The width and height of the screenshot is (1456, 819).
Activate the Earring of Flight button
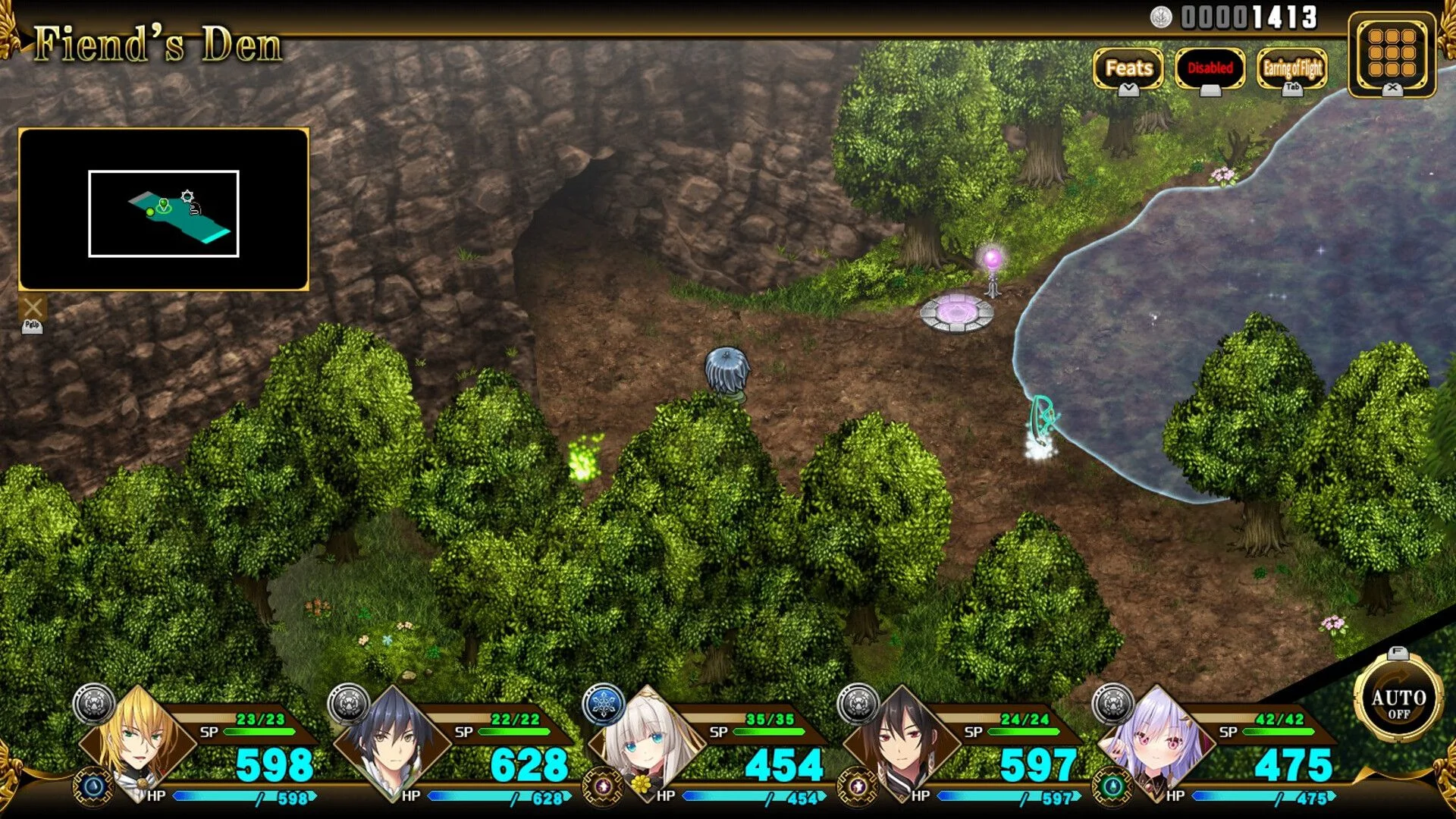click(1292, 68)
